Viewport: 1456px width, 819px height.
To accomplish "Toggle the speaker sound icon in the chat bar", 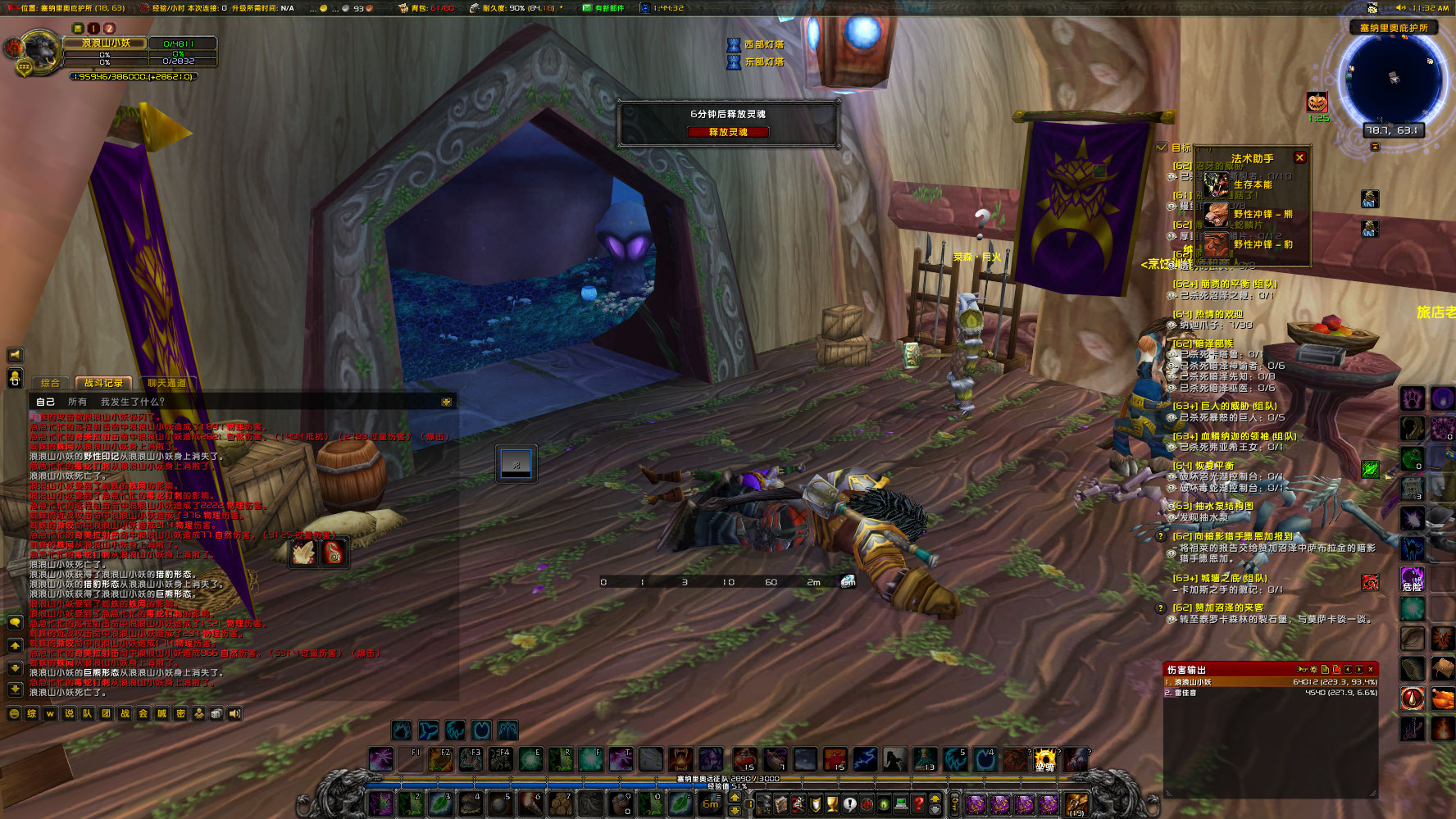I will (x=235, y=714).
